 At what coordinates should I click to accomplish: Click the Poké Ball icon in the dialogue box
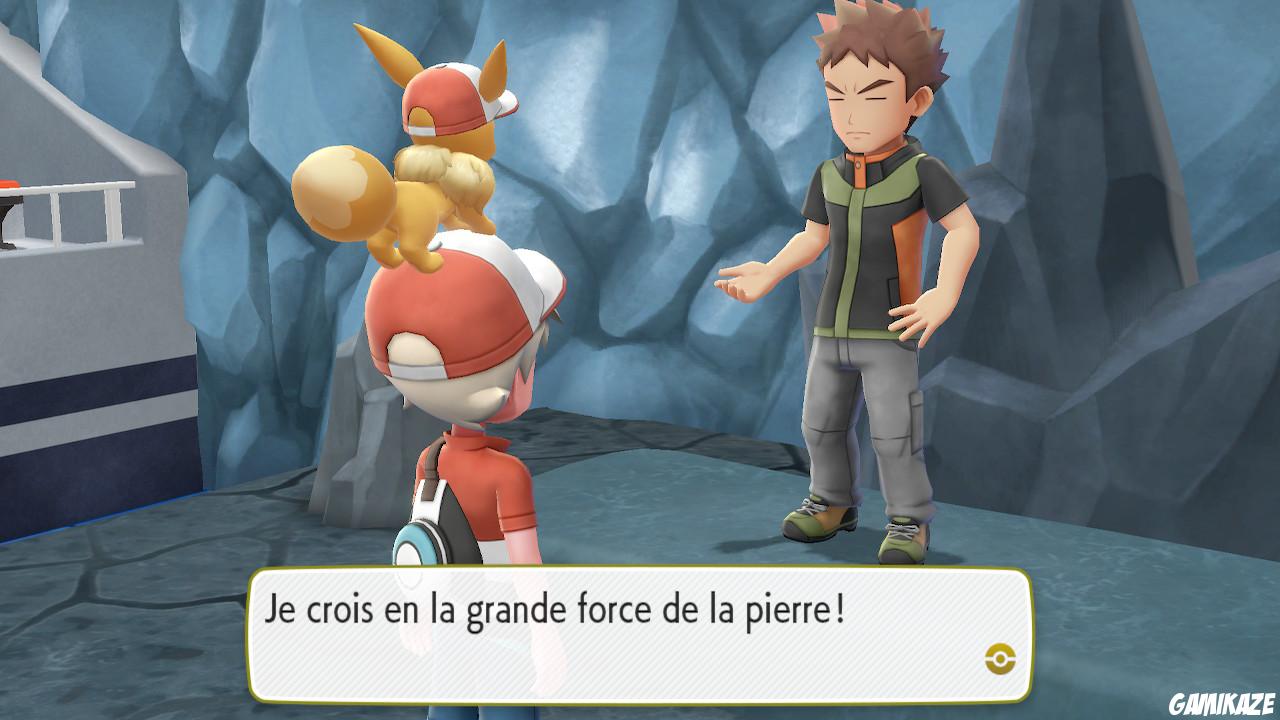pos(1003,658)
